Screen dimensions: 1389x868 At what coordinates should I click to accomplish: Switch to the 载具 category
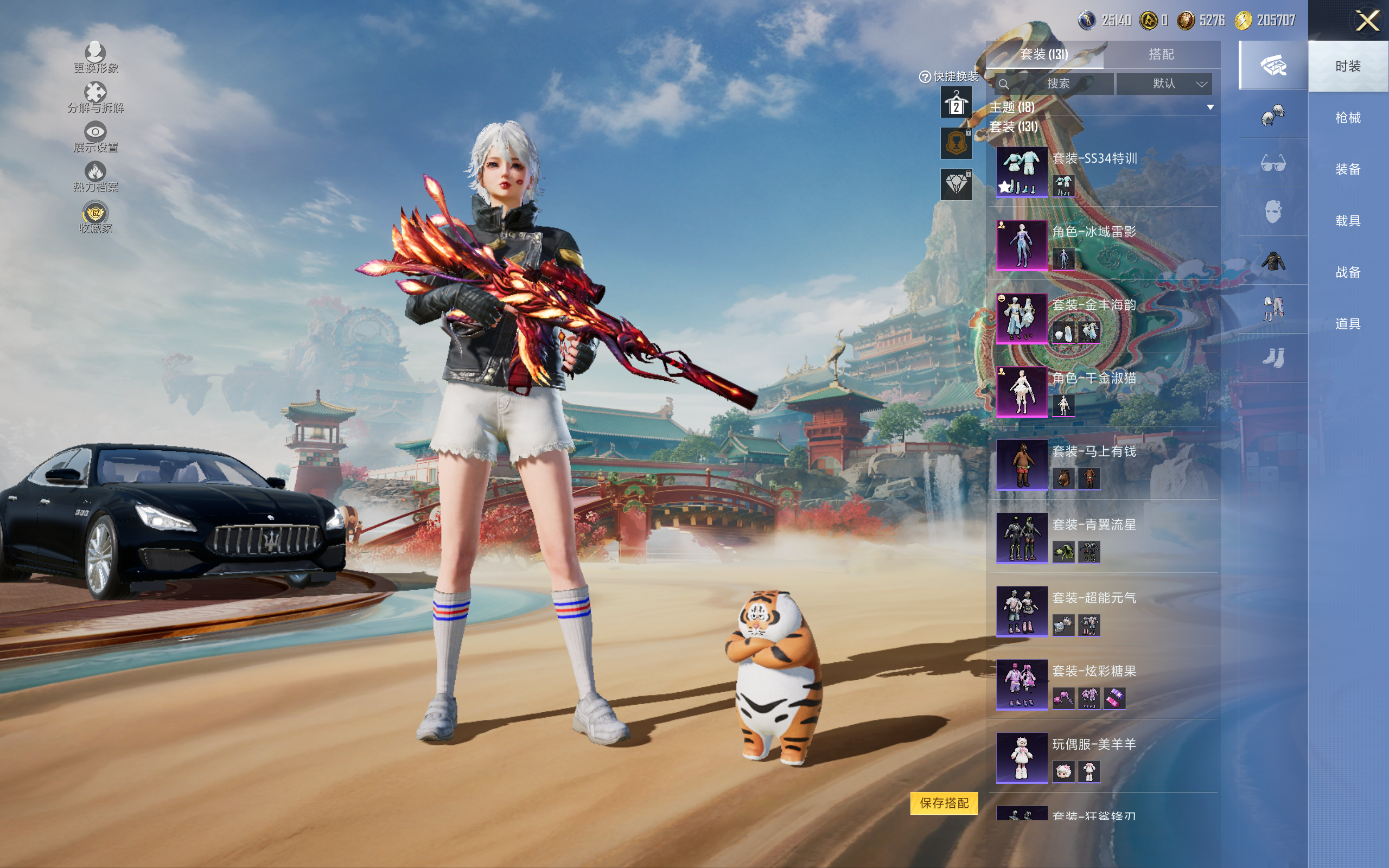[x=1347, y=220]
